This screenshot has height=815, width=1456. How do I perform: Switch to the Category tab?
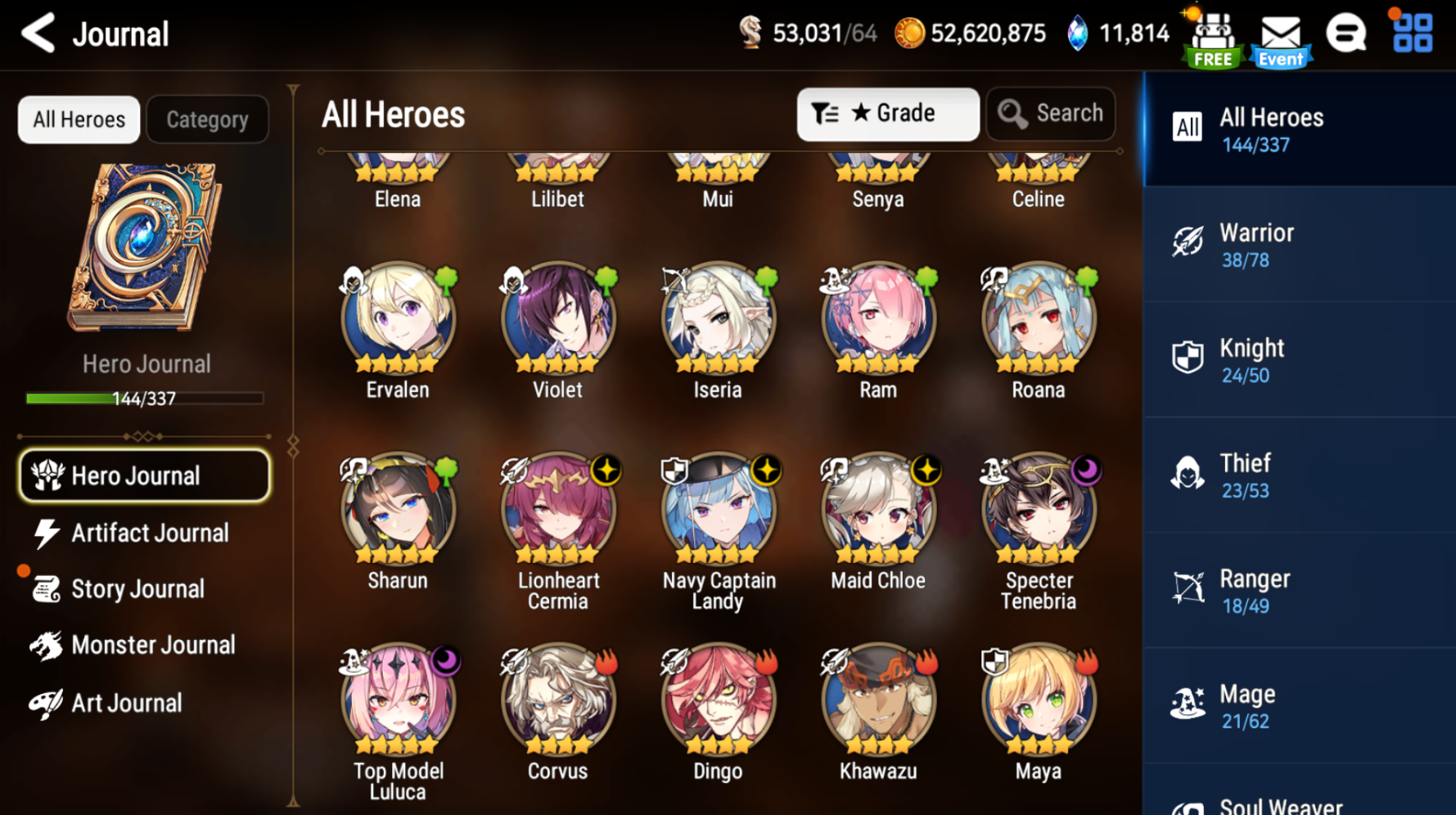(207, 119)
